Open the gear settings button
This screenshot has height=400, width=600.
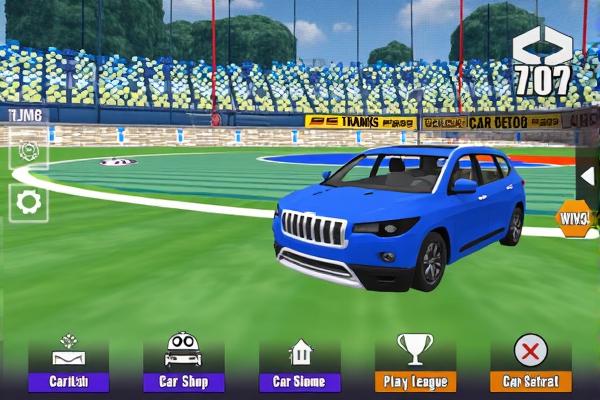(x=28, y=202)
